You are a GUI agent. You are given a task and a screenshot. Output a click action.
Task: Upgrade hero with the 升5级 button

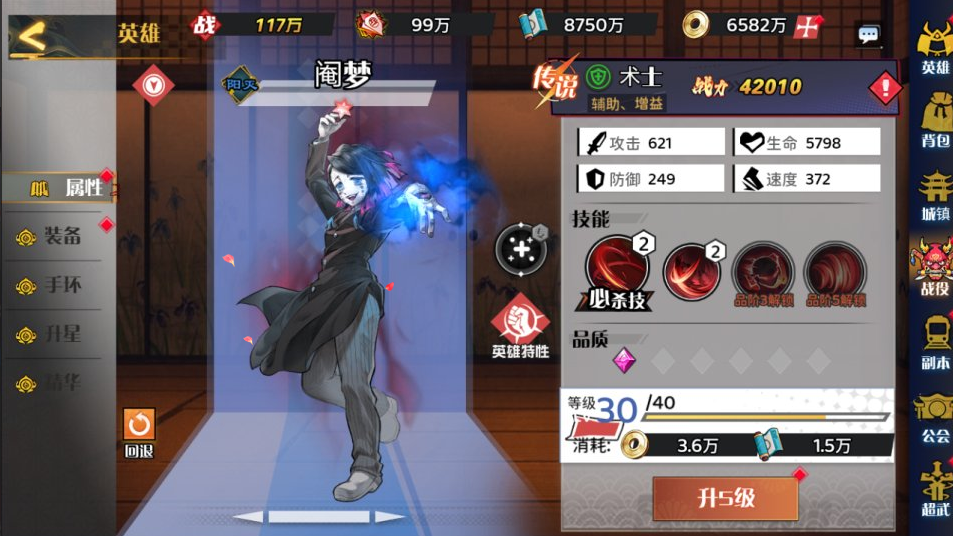pos(725,497)
